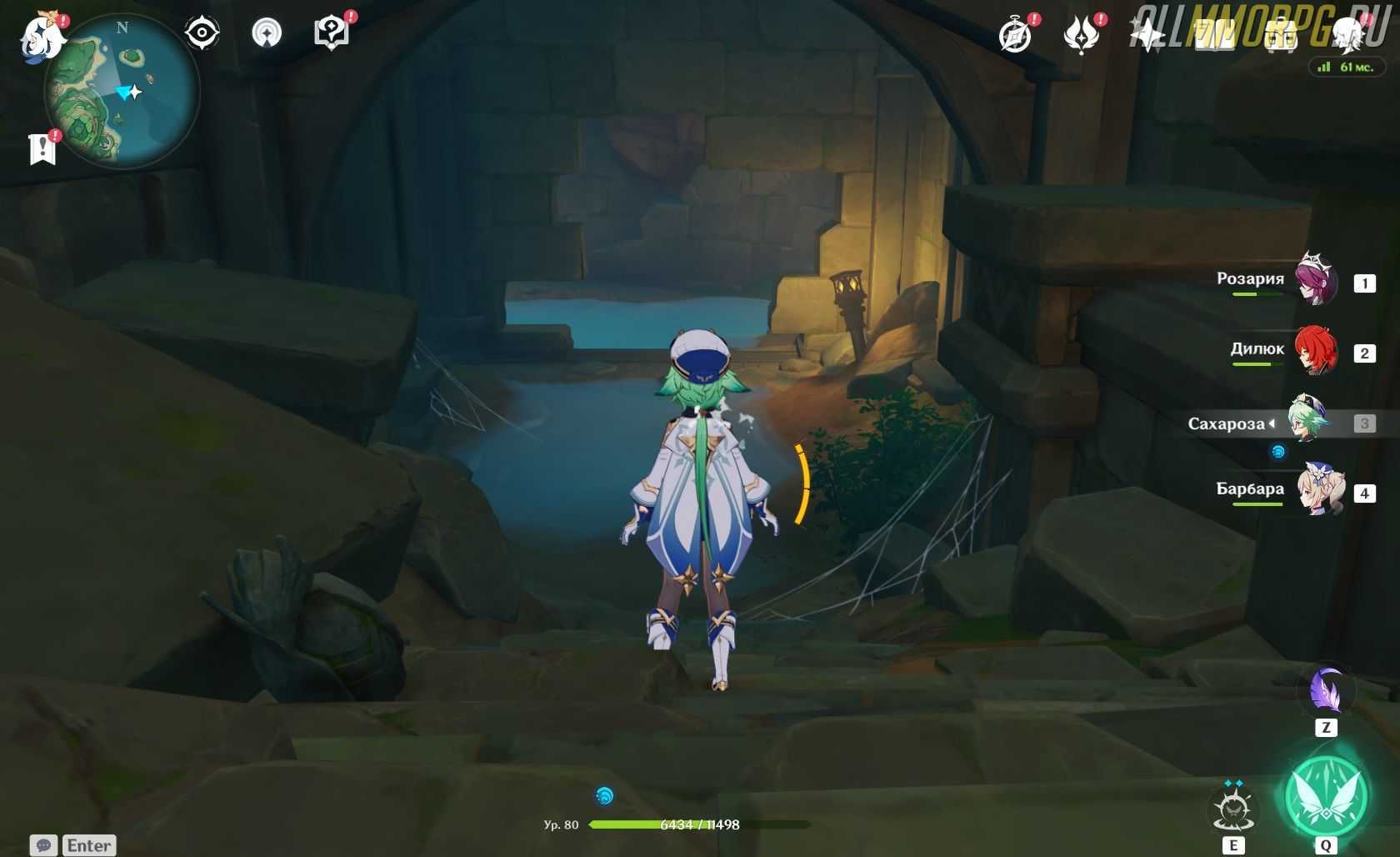Switch to party member Барбара
The width and height of the screenshot is (1400, 857).
point(1319,492)
